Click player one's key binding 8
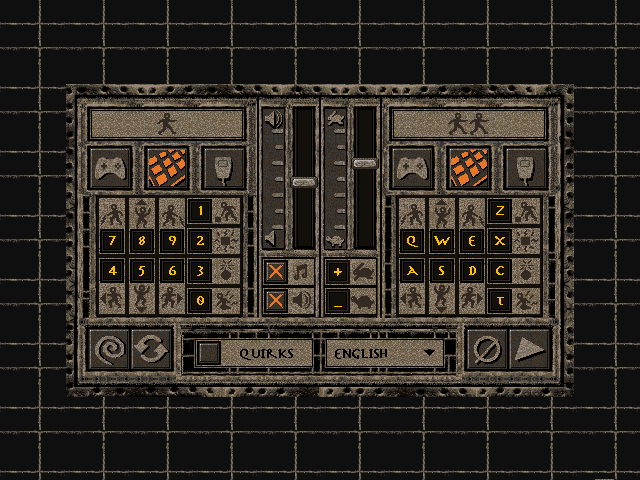Viewport: 640px width, 480px height. pos(142,241)
